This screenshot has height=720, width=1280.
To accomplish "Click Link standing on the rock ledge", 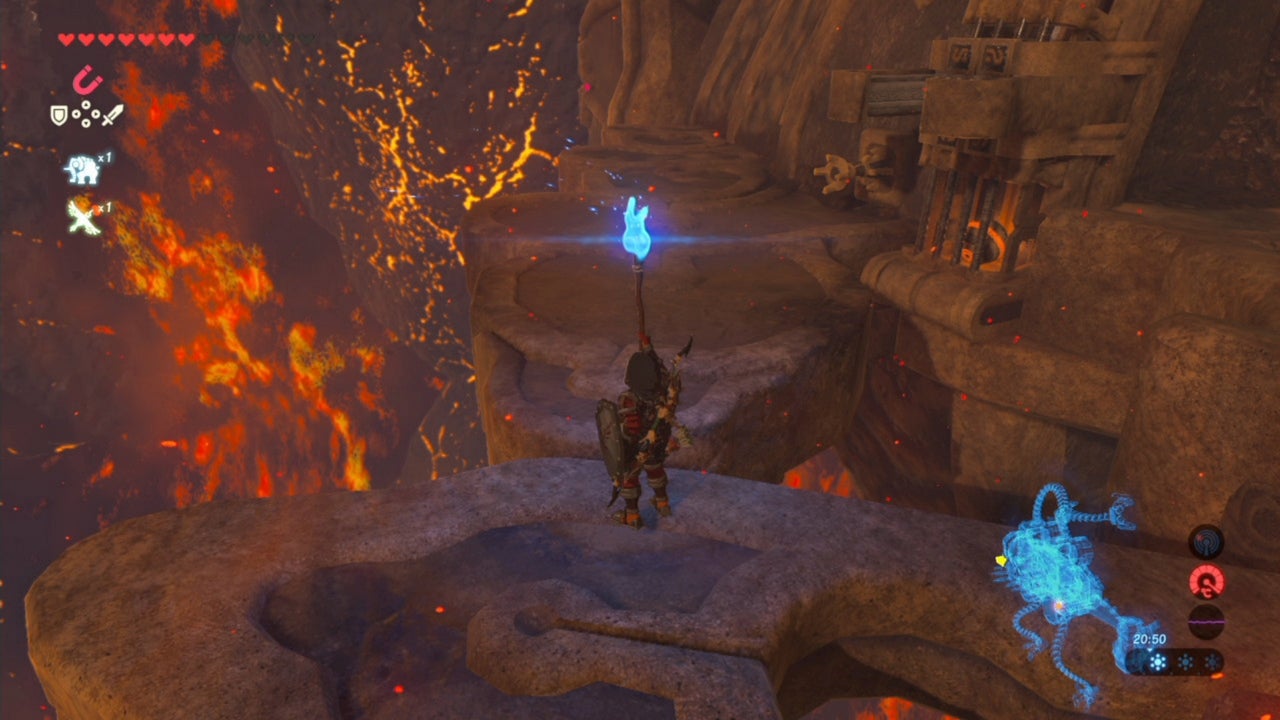I will click(635, 430).
